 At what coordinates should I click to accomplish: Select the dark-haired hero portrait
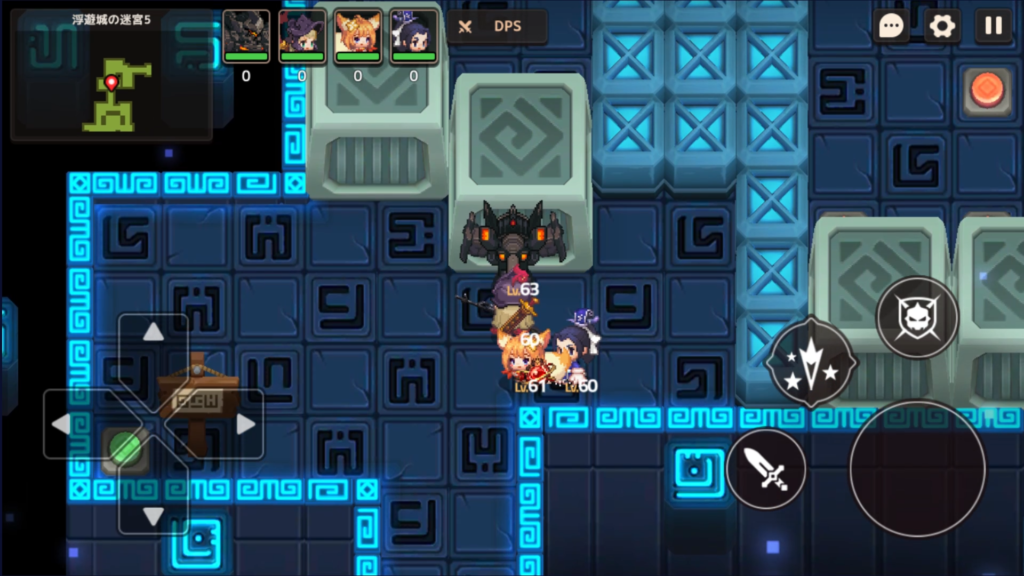coord(413,36)
